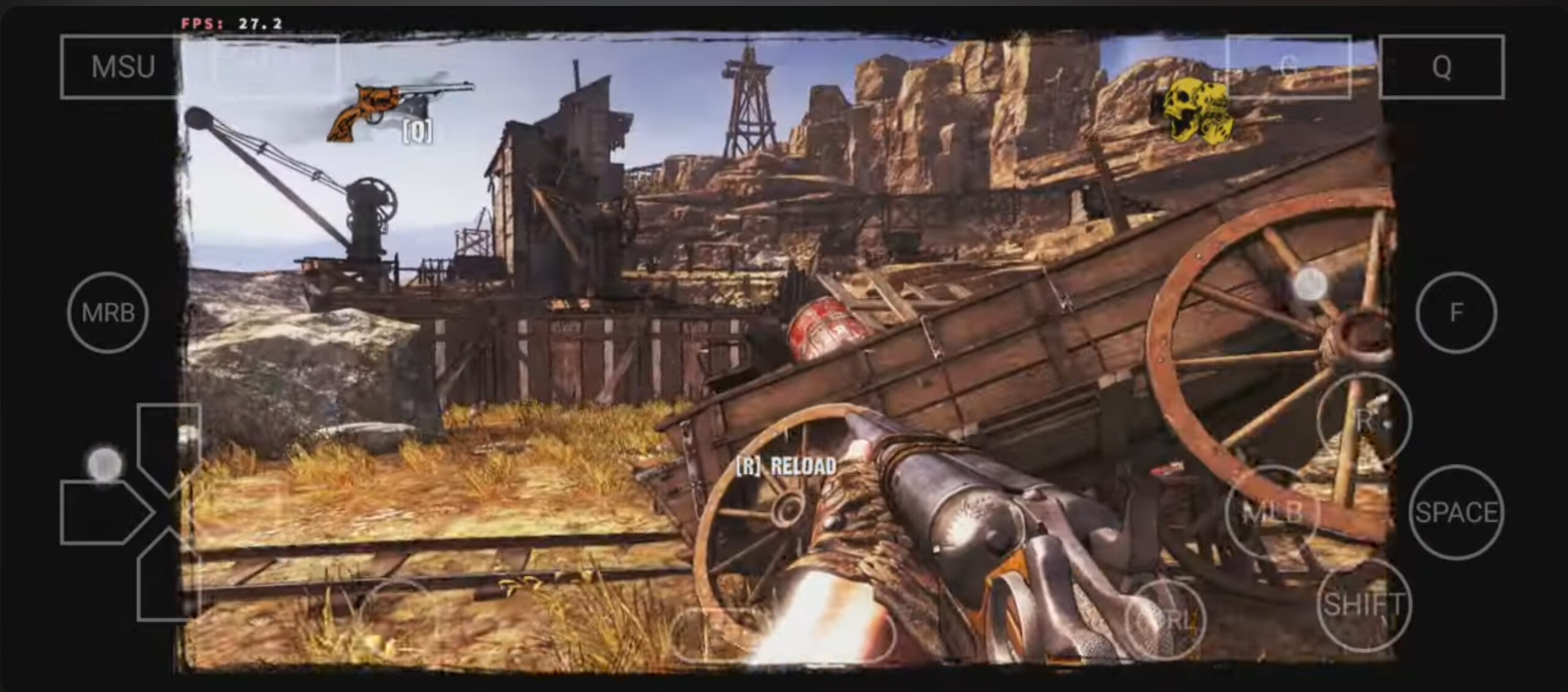Tap the MSU overlay button
Viewport: 1568px width, 692px height.
click(121, 67)
